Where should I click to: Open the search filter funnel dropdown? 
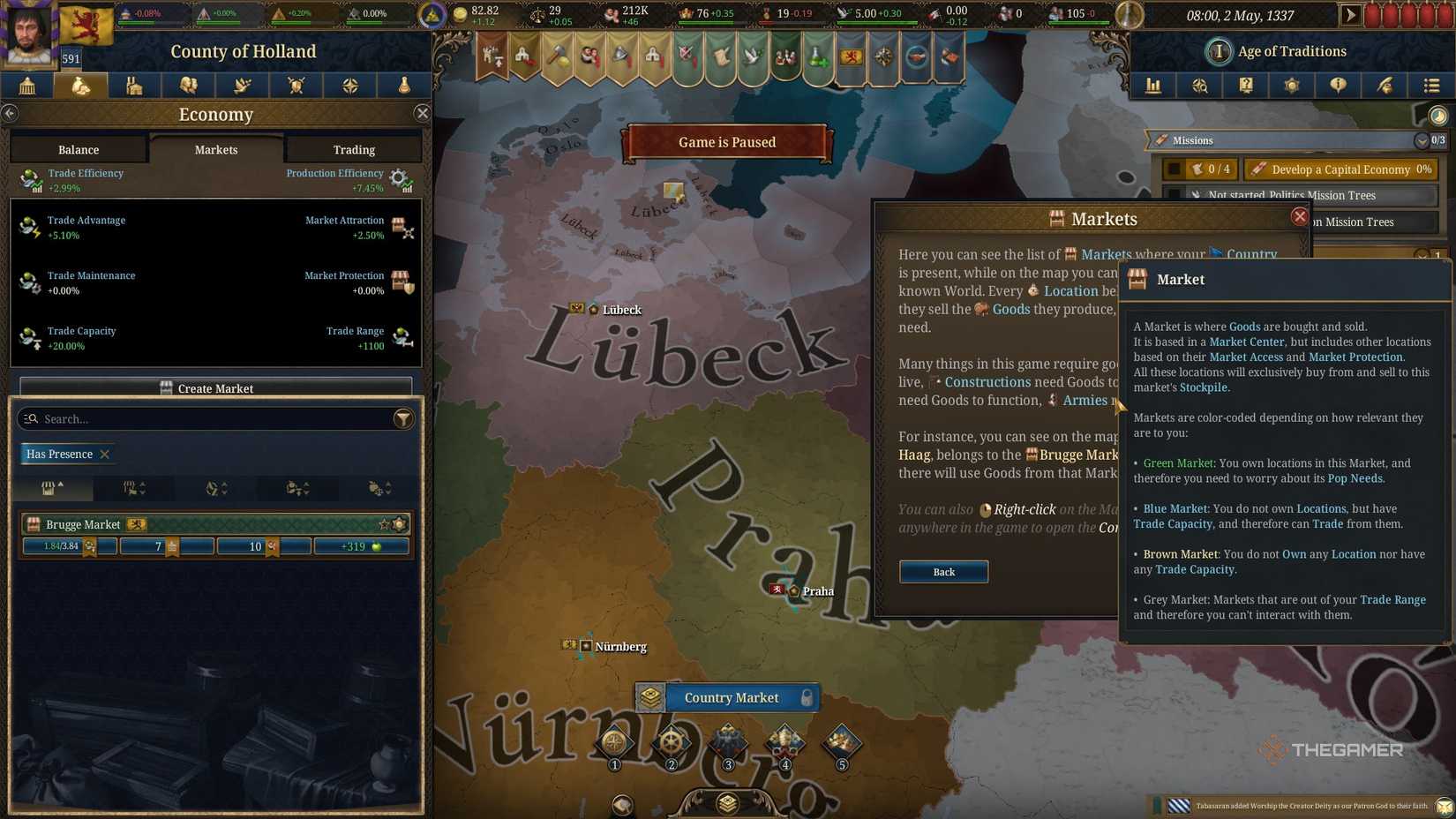pyautogui.click(x=404, y=418)
